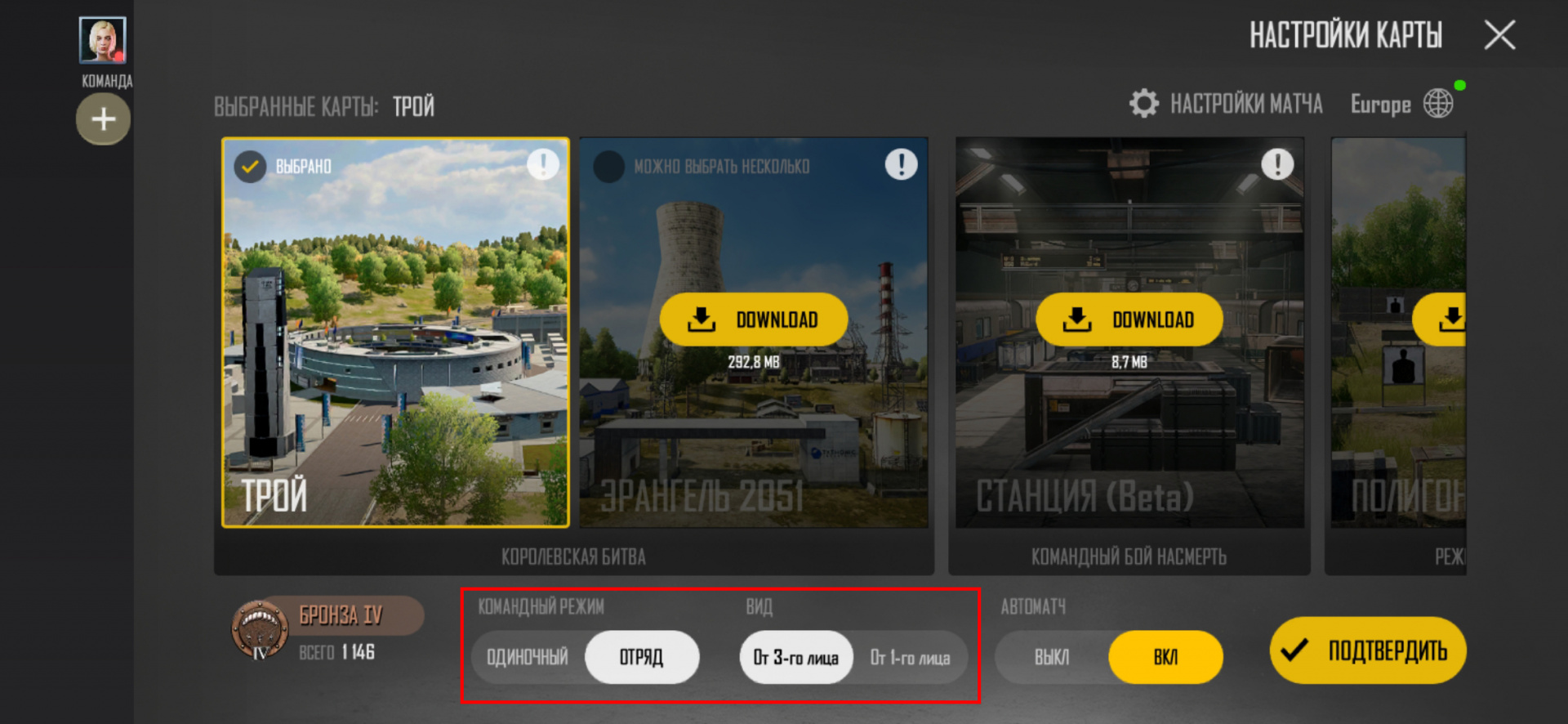Download the 8,7 MB СТАНЦИЯ map
This screenshot has width=1568, height=724.
click(1129, 320)
